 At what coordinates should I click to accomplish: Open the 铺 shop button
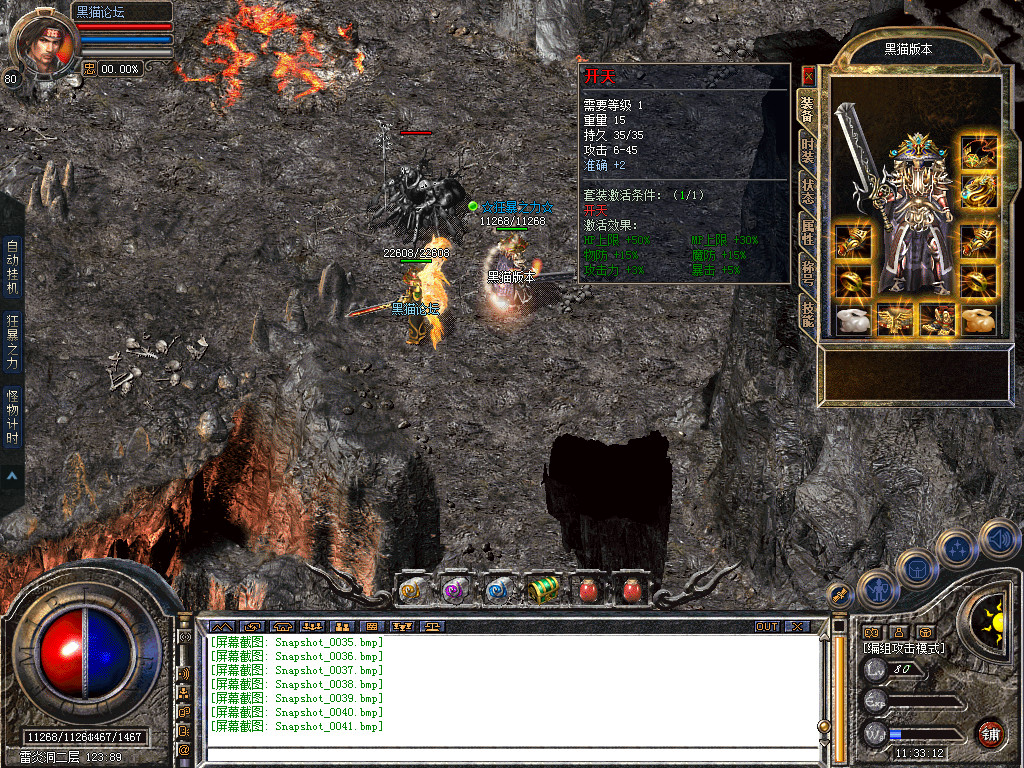click(989, 733)
